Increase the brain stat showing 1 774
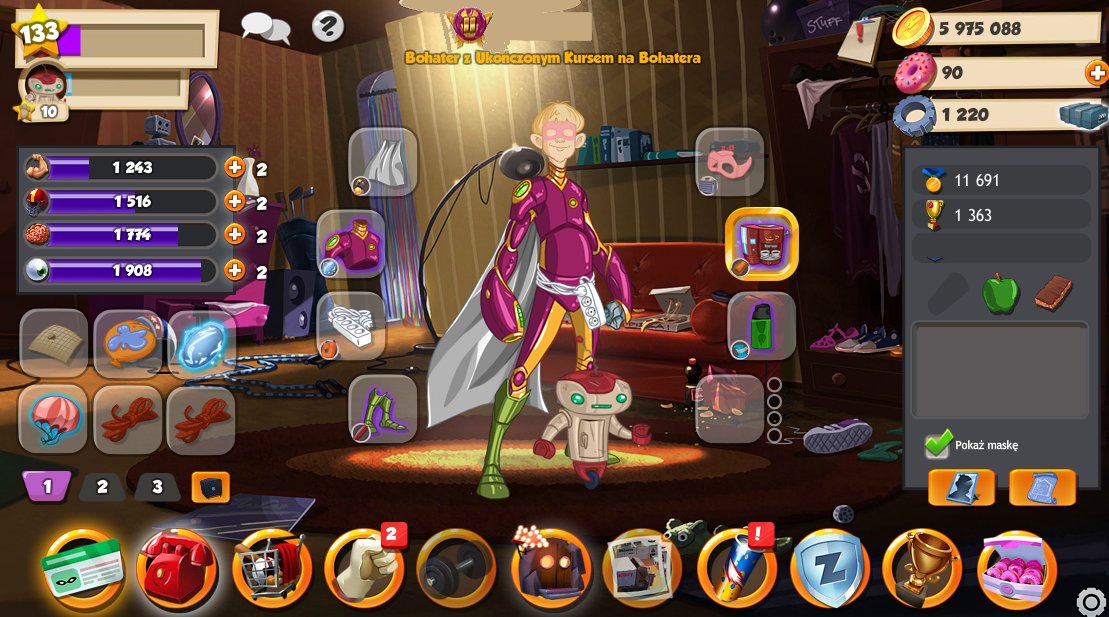Screen dimensions: 1109x617 (234, 235)
